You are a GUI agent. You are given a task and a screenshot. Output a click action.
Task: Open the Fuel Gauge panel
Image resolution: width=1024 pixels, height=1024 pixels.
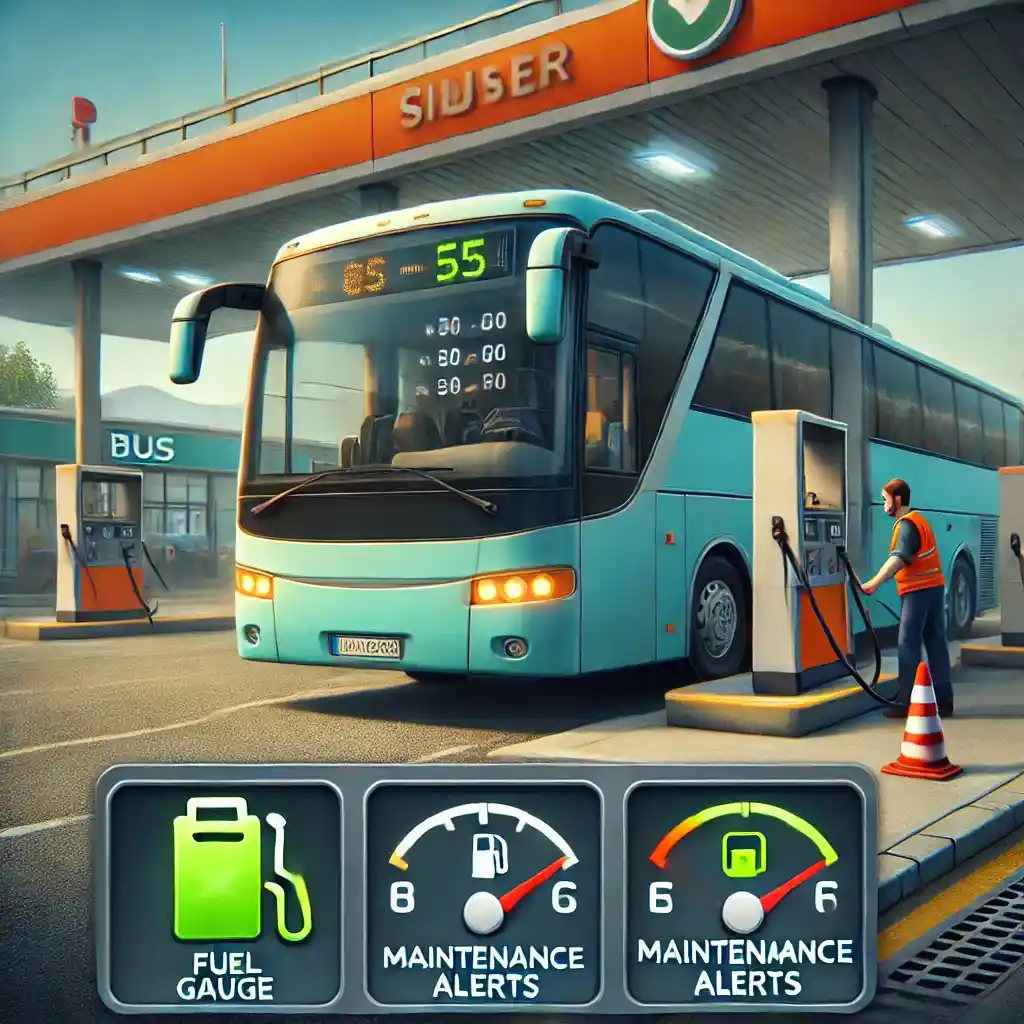pos(224,893)
